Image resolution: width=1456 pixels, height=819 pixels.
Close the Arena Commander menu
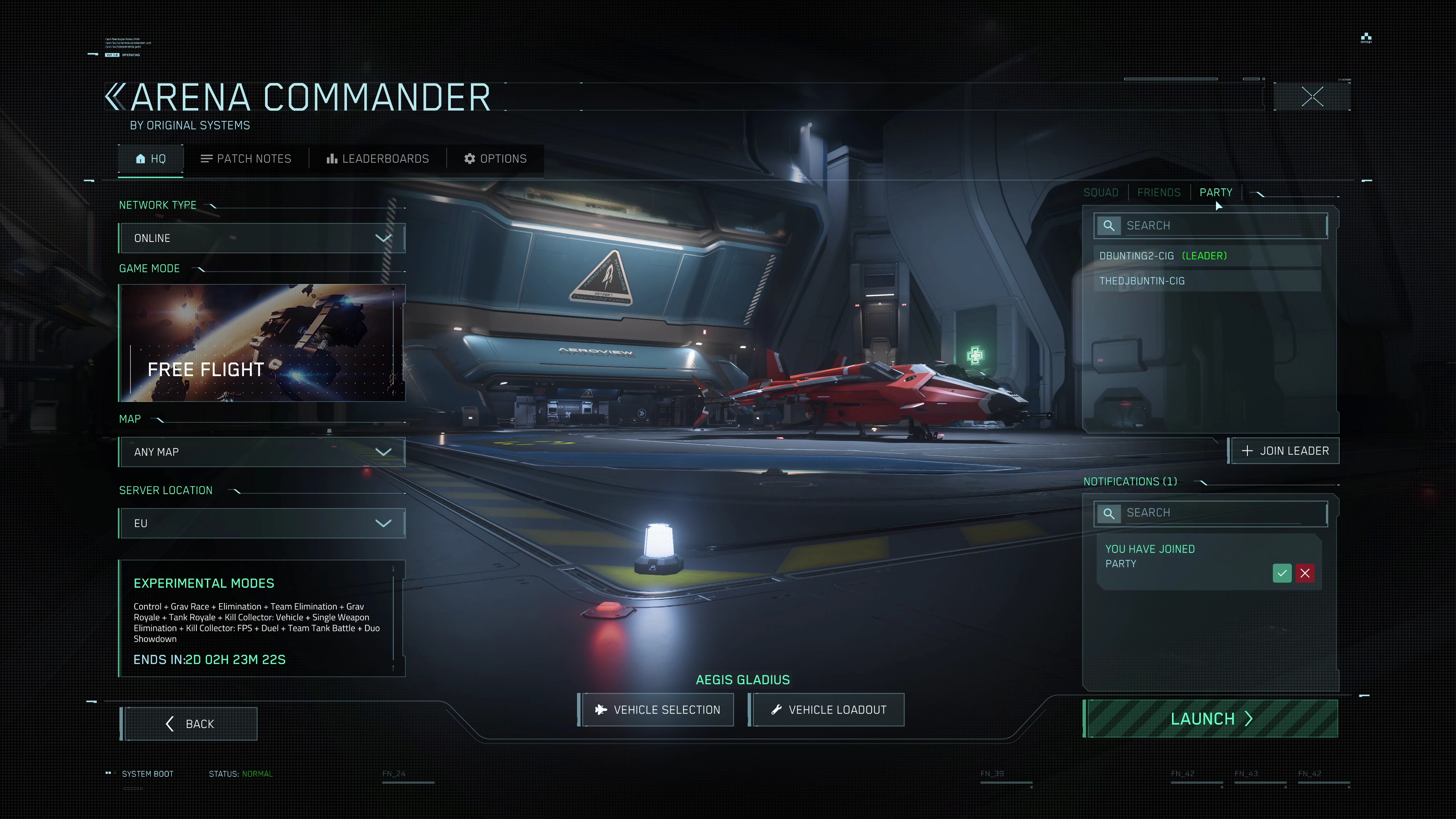1312,97
